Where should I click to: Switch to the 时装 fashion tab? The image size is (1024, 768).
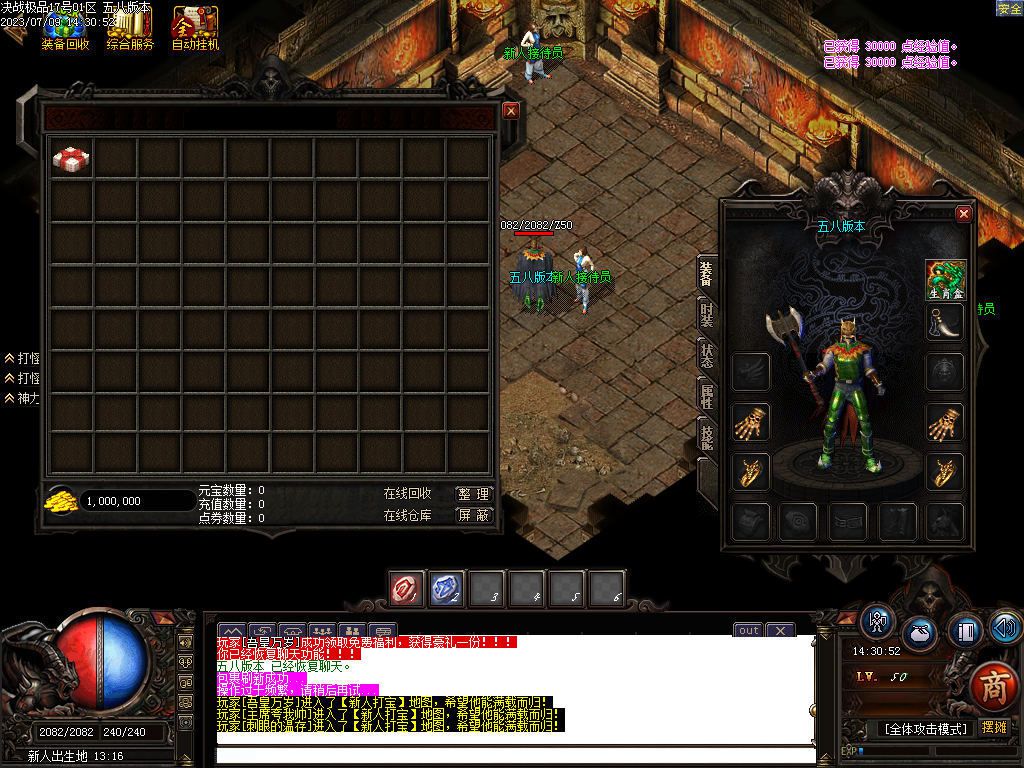707,314
